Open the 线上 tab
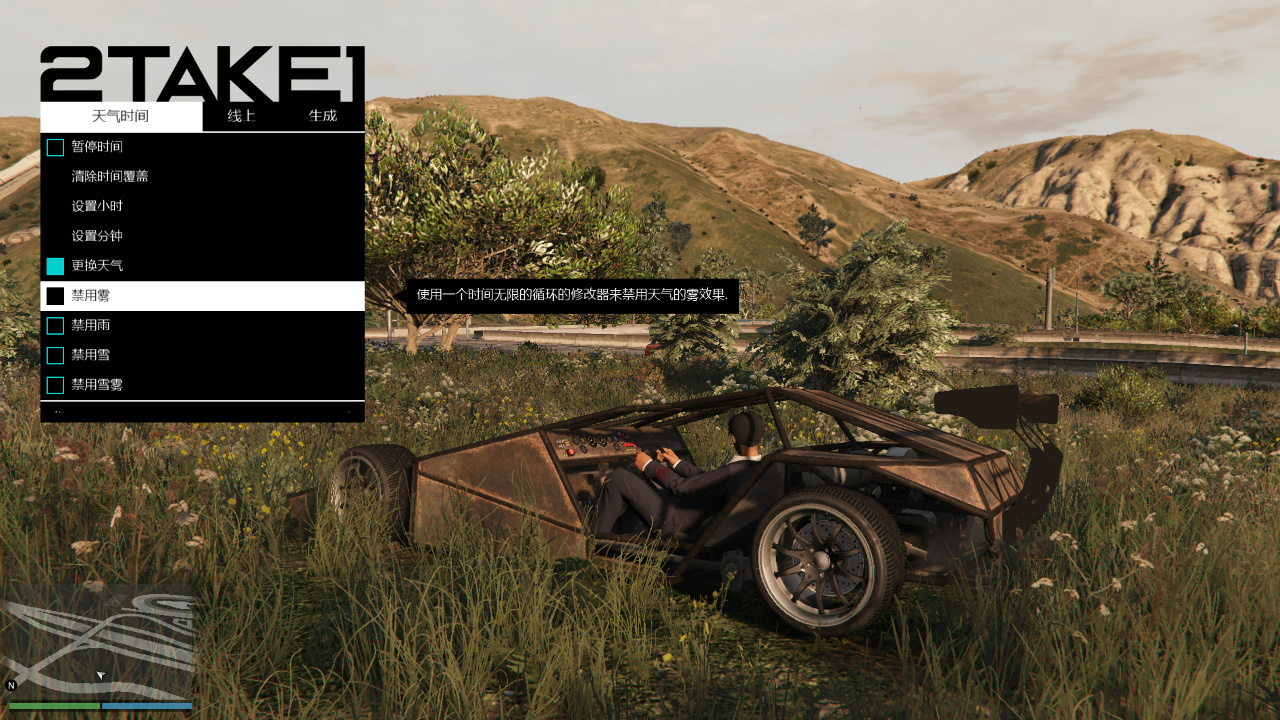 point(241,116)
